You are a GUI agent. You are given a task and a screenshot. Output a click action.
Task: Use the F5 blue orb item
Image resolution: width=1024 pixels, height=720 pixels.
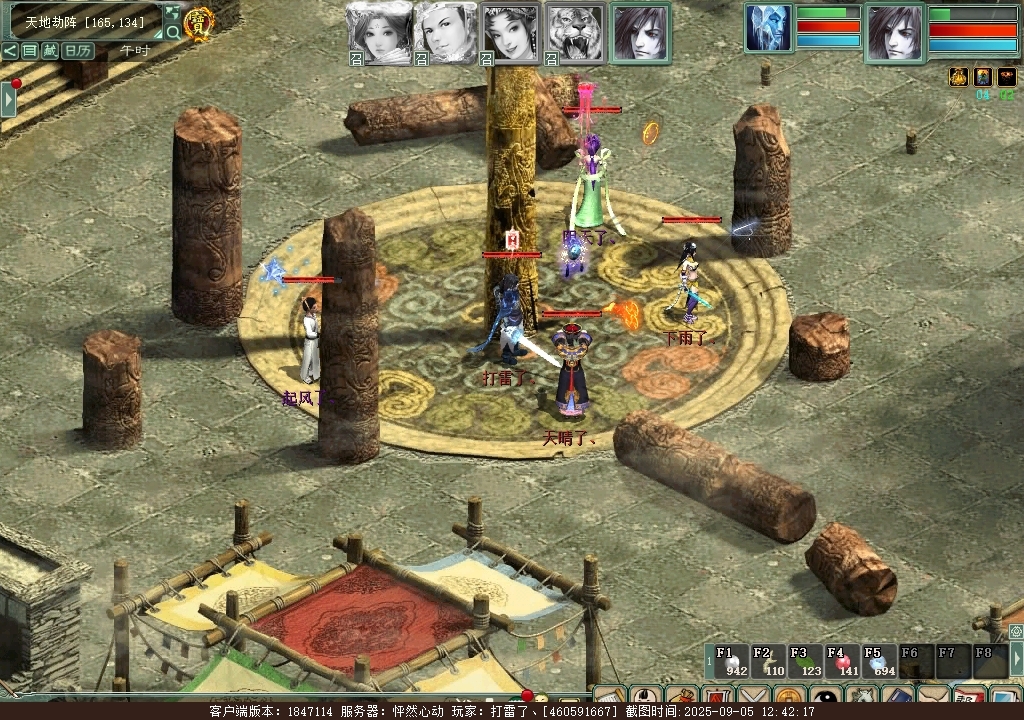(879, 662)
